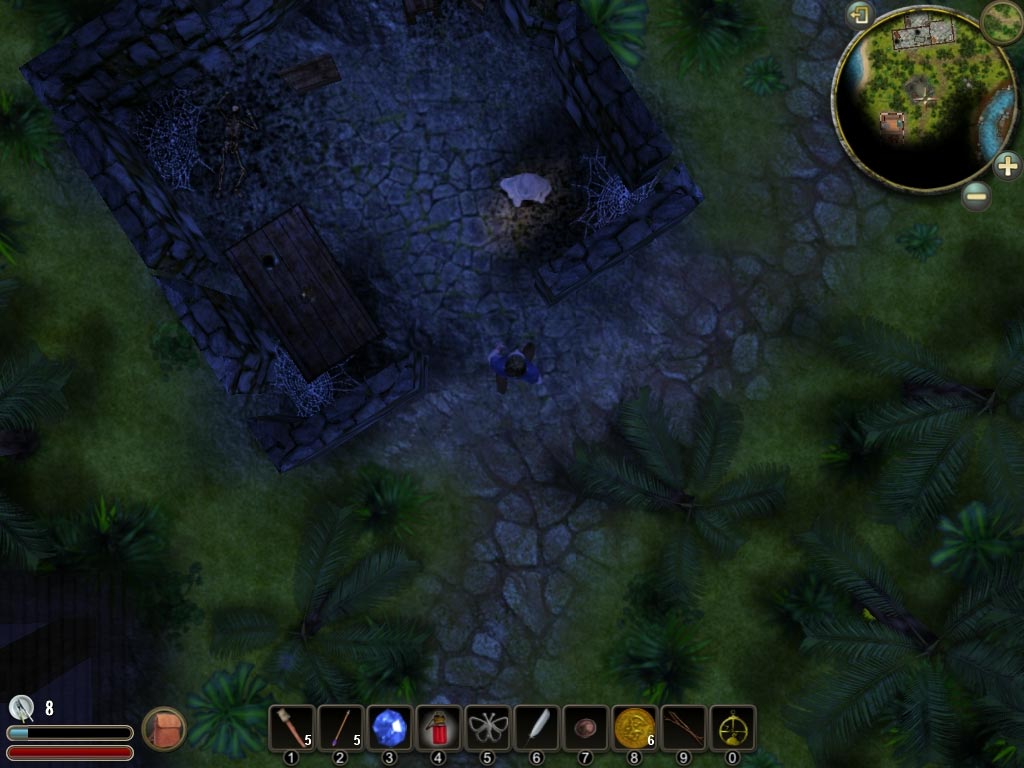This screenshot has width=1024, height=768.
Task: Zoom in the minimap with plus button
Action: 1007,166
